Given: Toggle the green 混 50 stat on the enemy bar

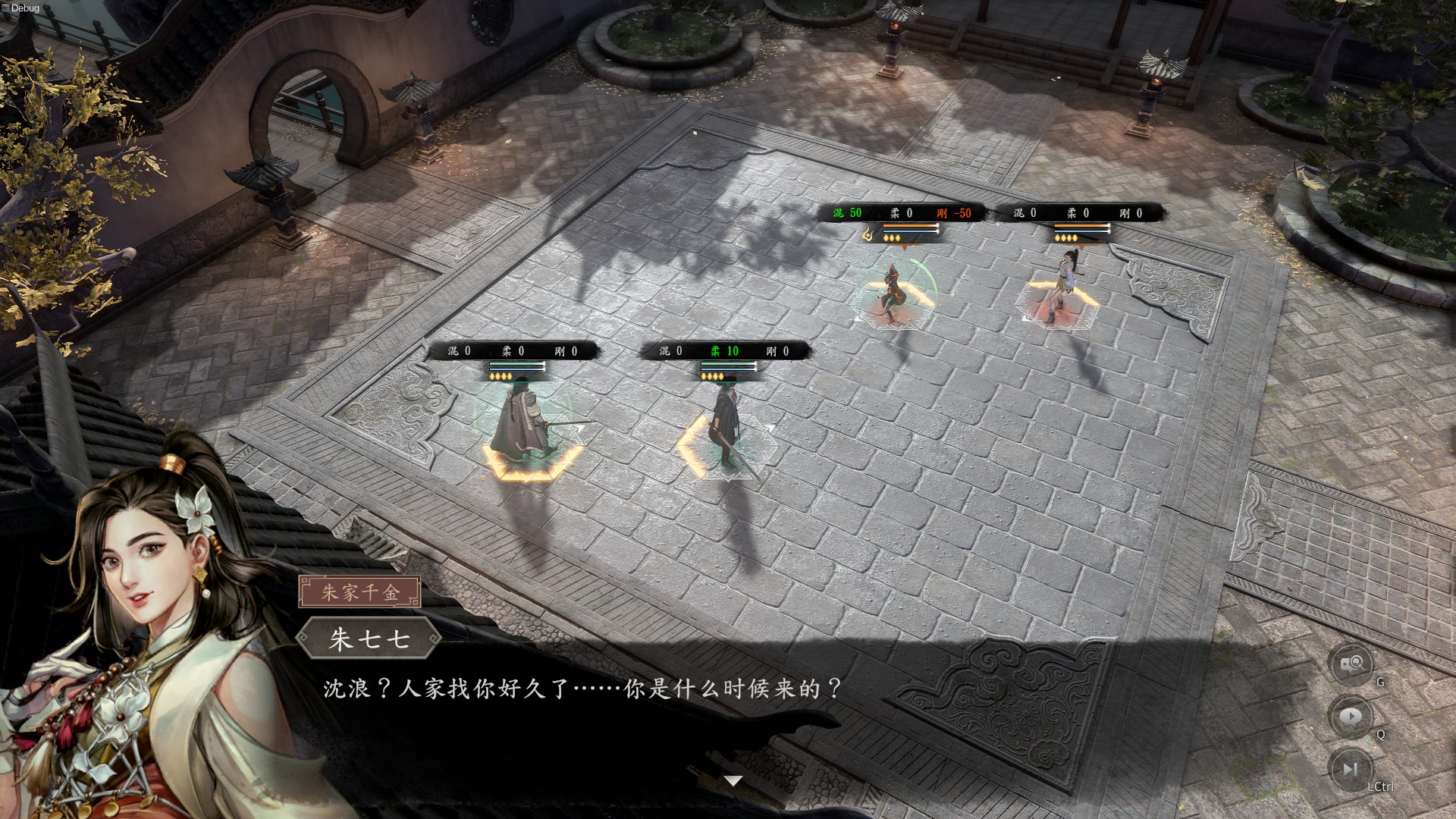Looking at the screenshot, I should pos(846,213).
